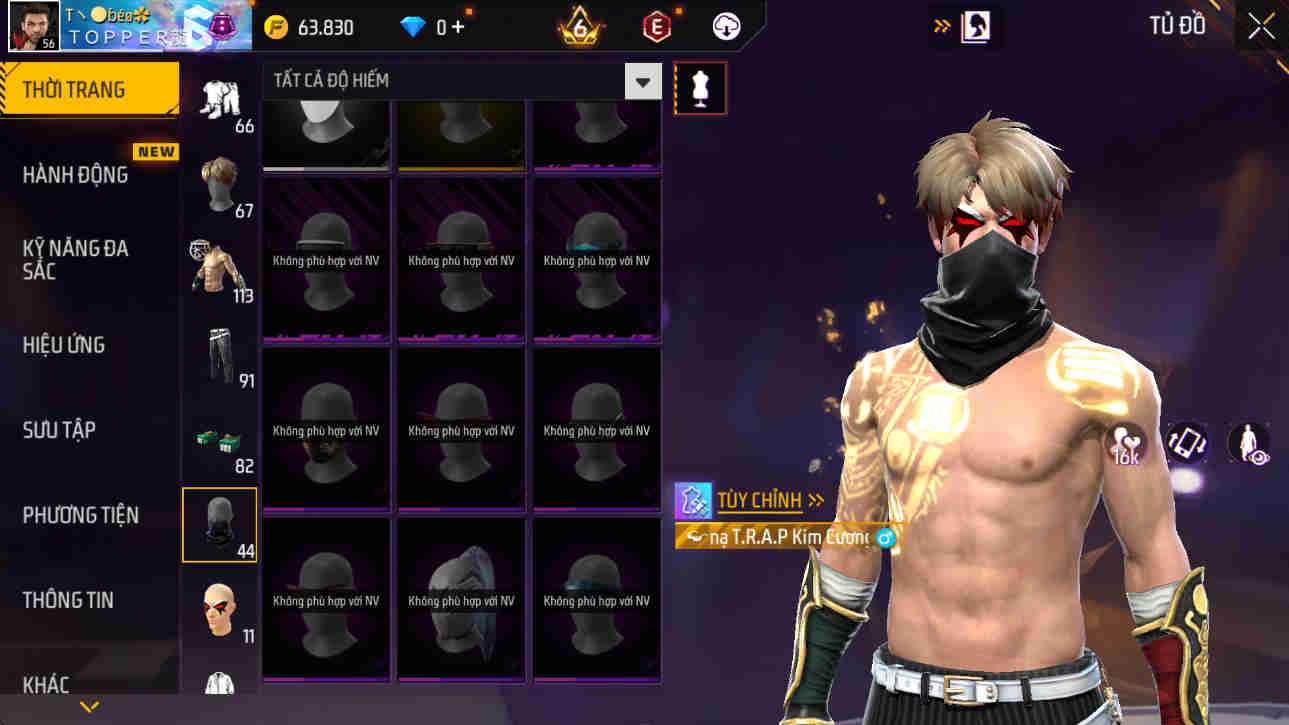Image resolution: width=1289 pixels, height=725 pixels.
Task: Open TỦ ĐỒ in the top right
Action: [x=1176, y=25]
